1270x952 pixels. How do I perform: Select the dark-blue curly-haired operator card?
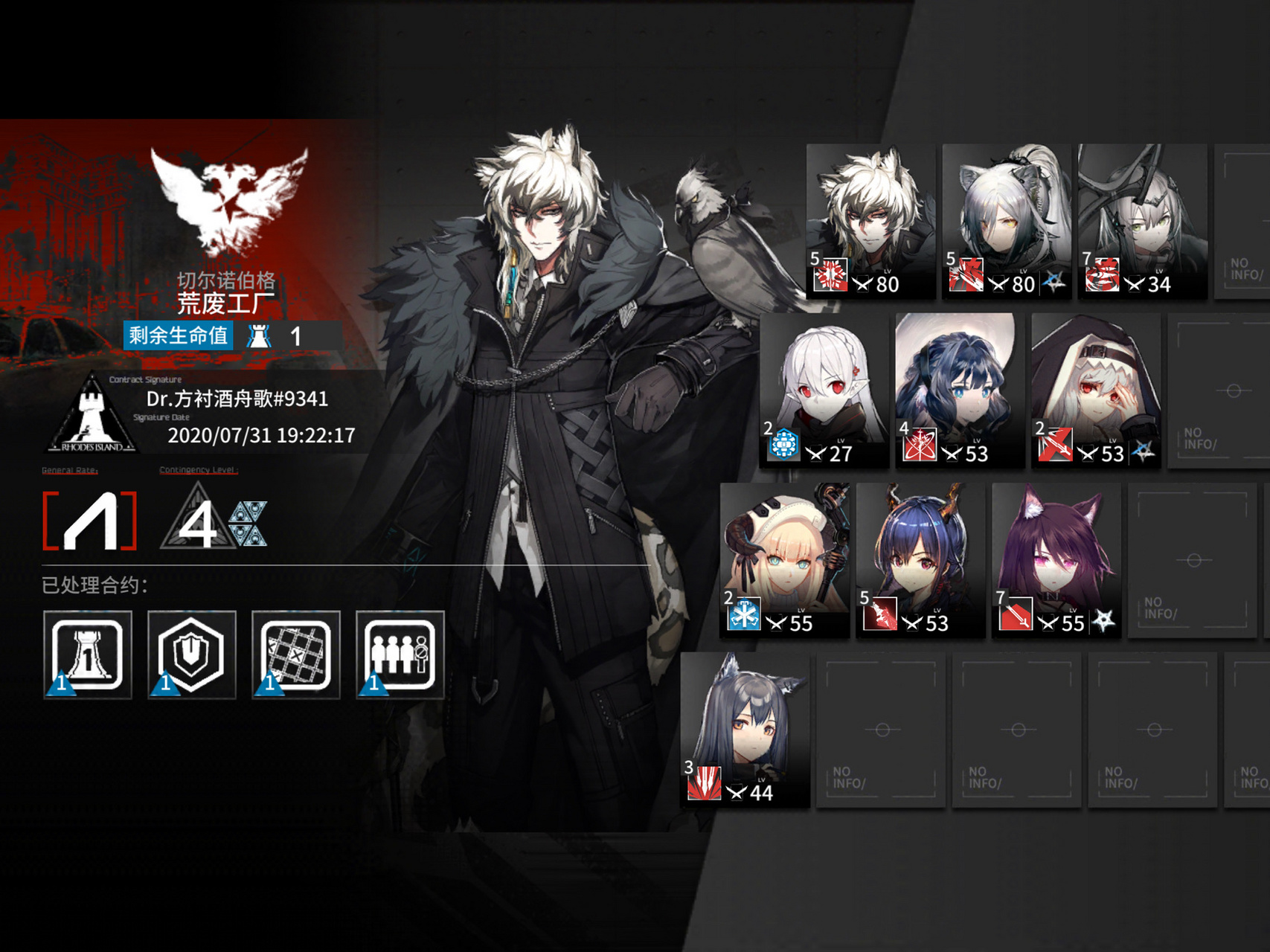(x=960, y=390)
